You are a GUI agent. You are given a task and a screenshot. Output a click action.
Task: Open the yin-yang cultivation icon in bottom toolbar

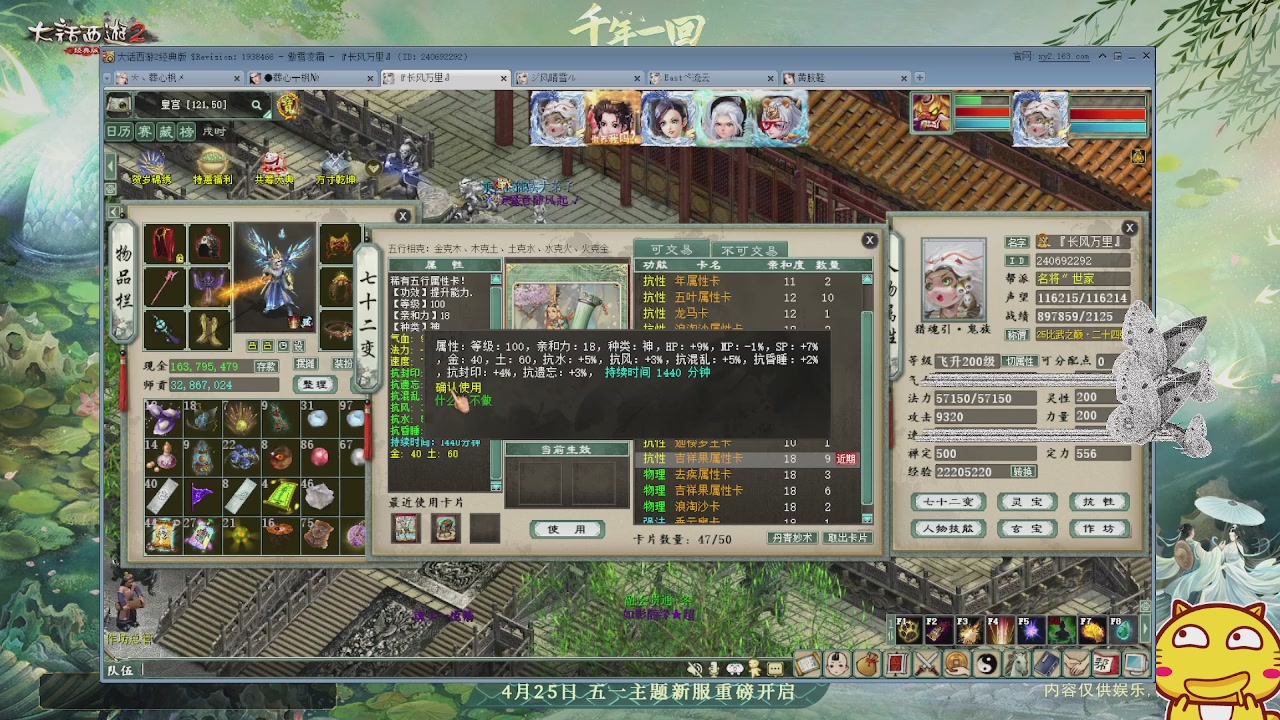pos(989,663)
